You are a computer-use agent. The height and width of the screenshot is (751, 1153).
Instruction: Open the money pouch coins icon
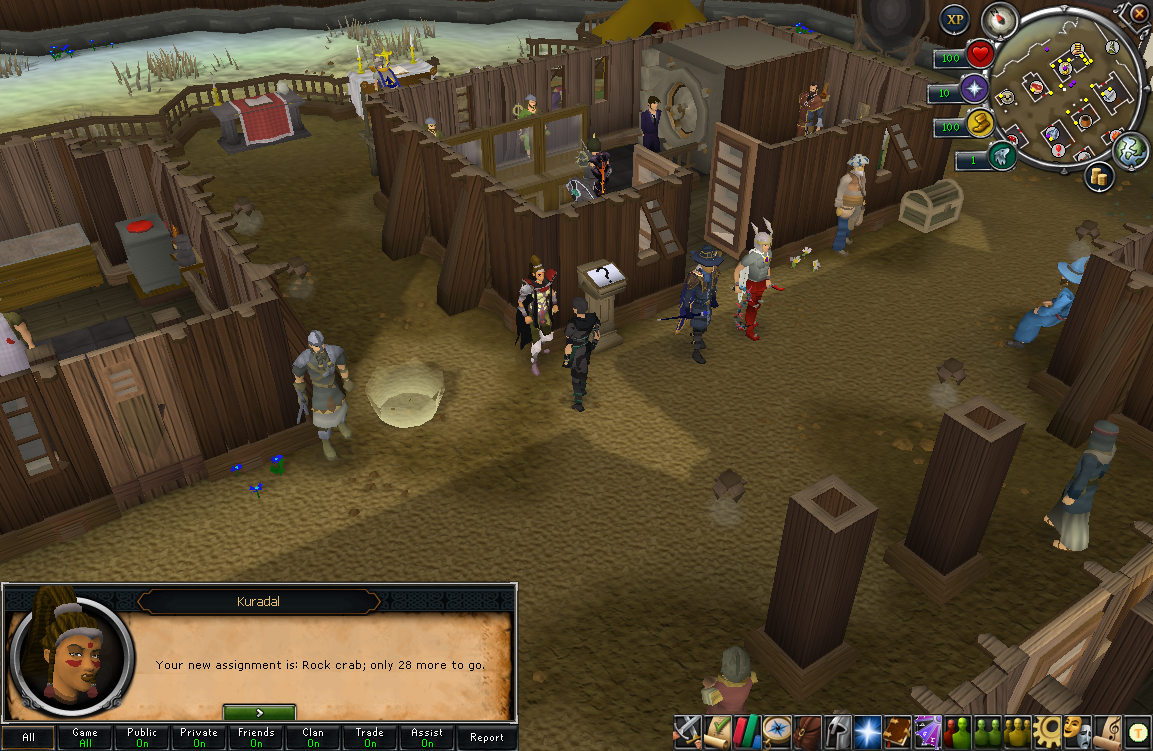click(1102, 176)
